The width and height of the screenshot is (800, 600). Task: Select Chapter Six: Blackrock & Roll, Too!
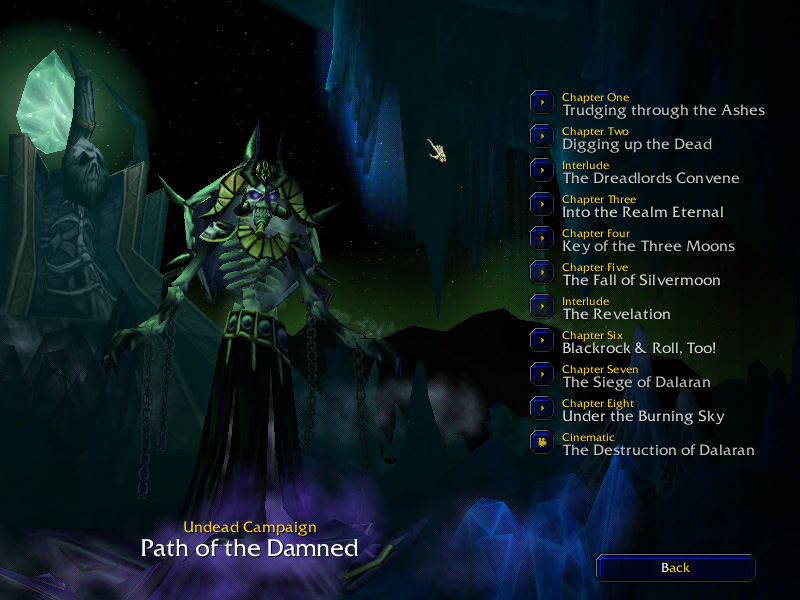[x=542, y=340]
